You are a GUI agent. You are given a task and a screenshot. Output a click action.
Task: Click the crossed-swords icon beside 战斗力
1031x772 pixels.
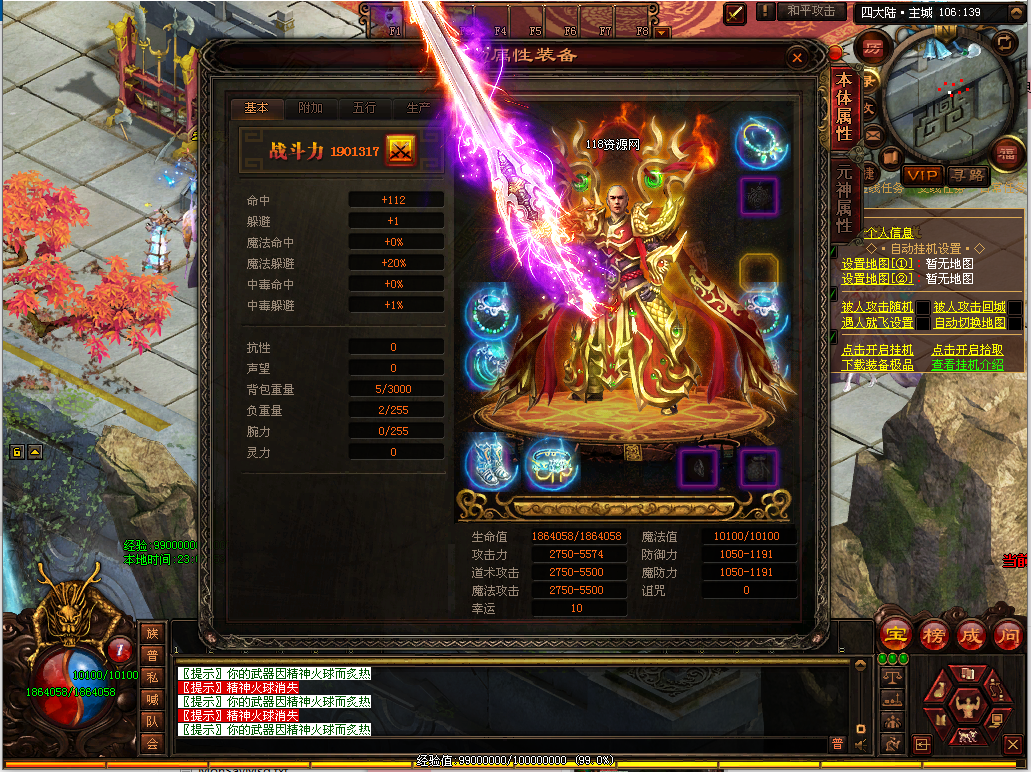click(x=401, y=151)
